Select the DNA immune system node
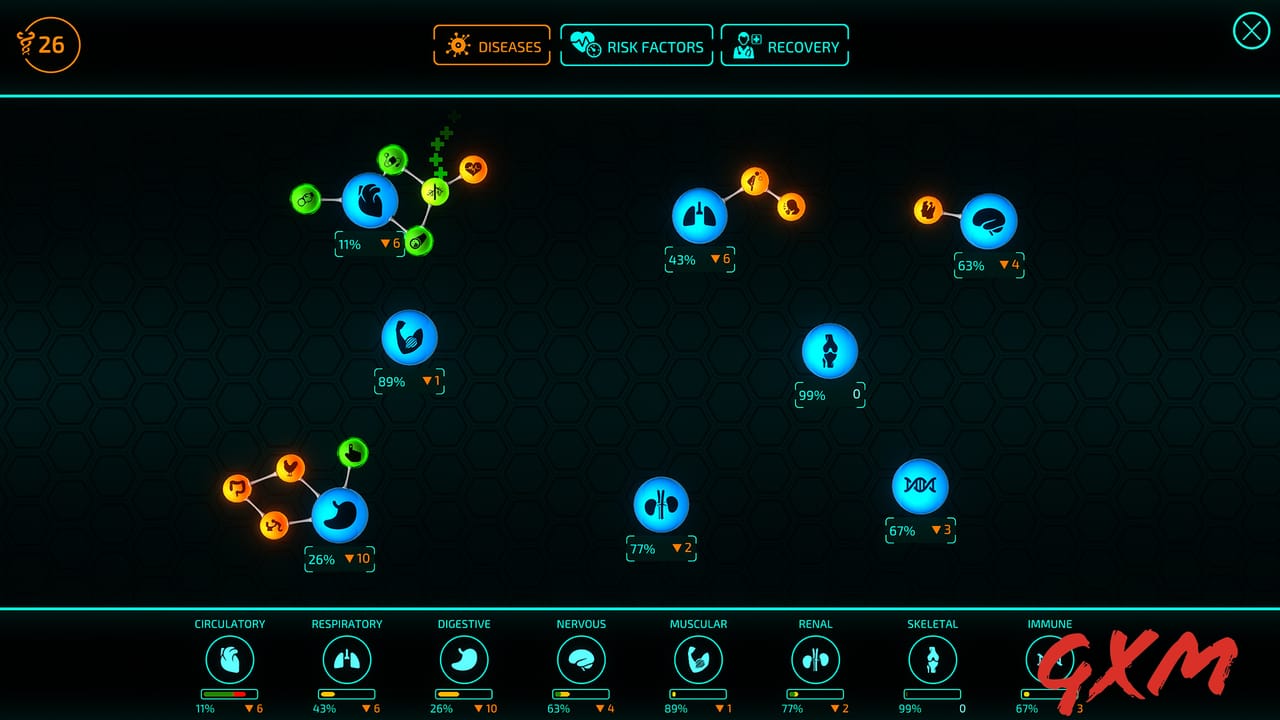This screenshot has width=1280, height=720. coord(920,487)
